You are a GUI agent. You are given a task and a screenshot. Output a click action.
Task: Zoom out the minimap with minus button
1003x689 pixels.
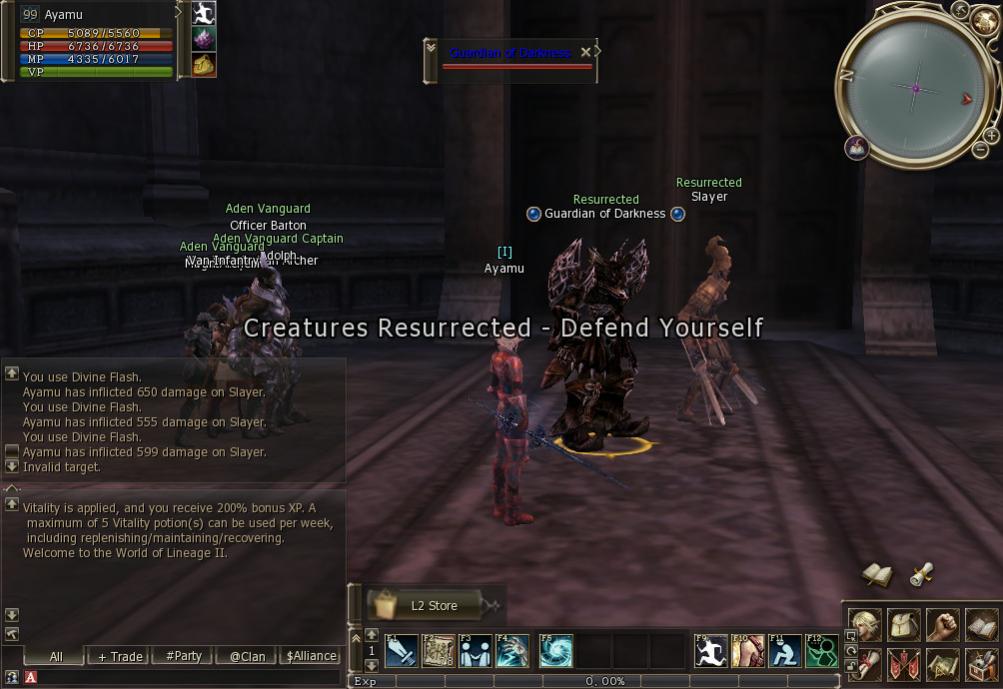tap(980, 150)
